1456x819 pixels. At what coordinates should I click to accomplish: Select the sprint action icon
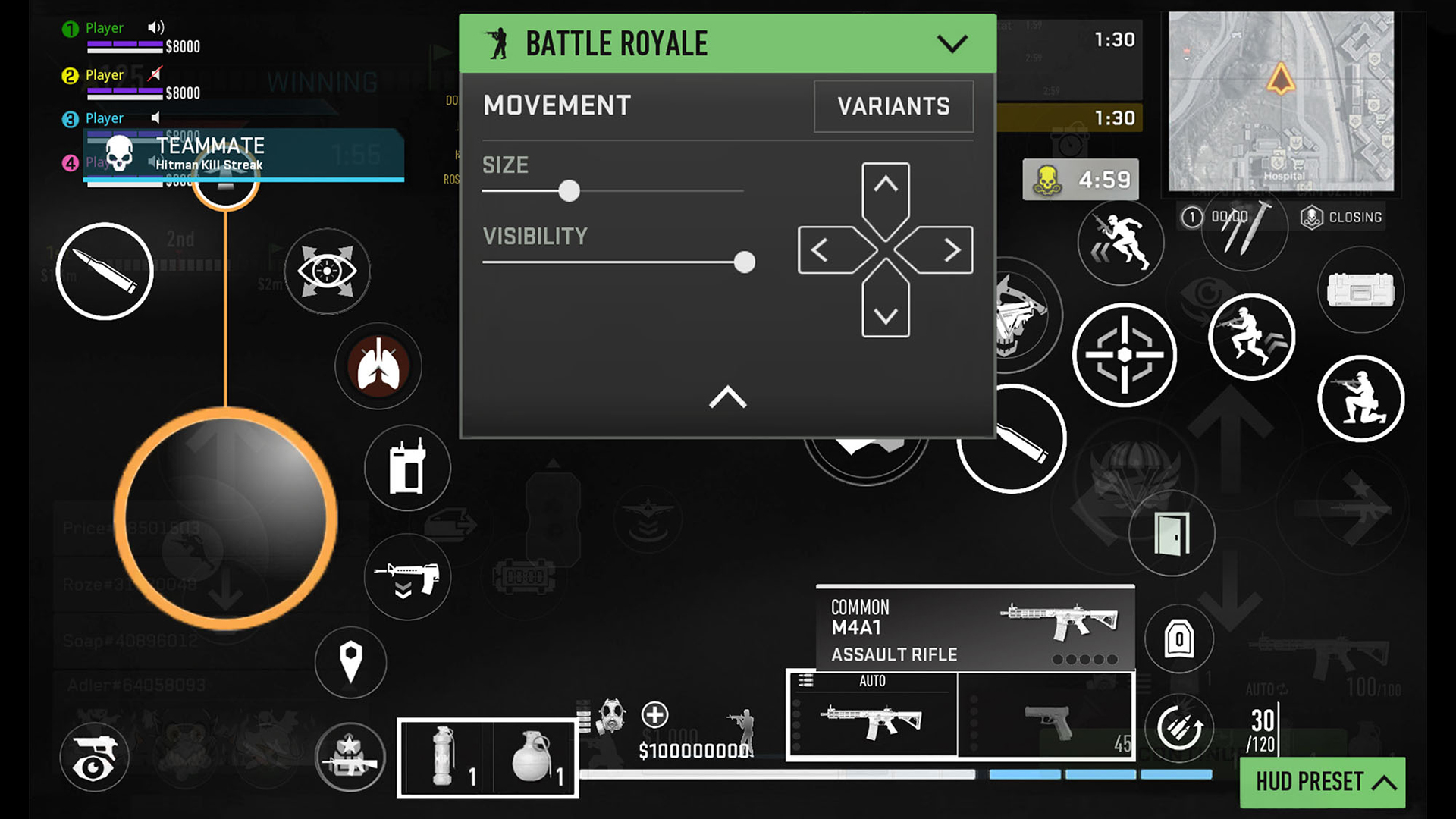pos(1121,241)
